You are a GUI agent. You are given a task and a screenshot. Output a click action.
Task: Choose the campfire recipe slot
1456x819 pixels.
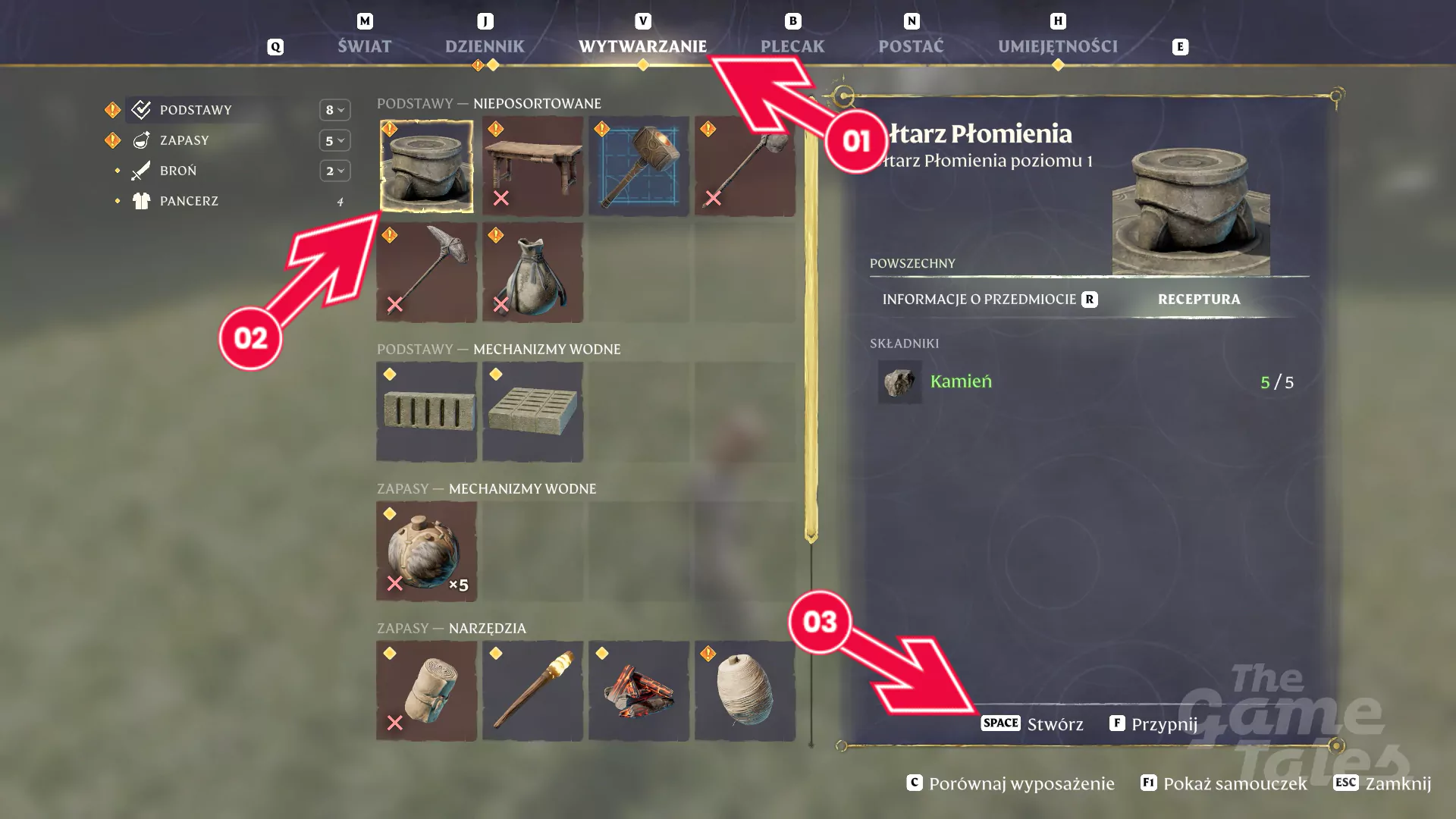(639, 691)
